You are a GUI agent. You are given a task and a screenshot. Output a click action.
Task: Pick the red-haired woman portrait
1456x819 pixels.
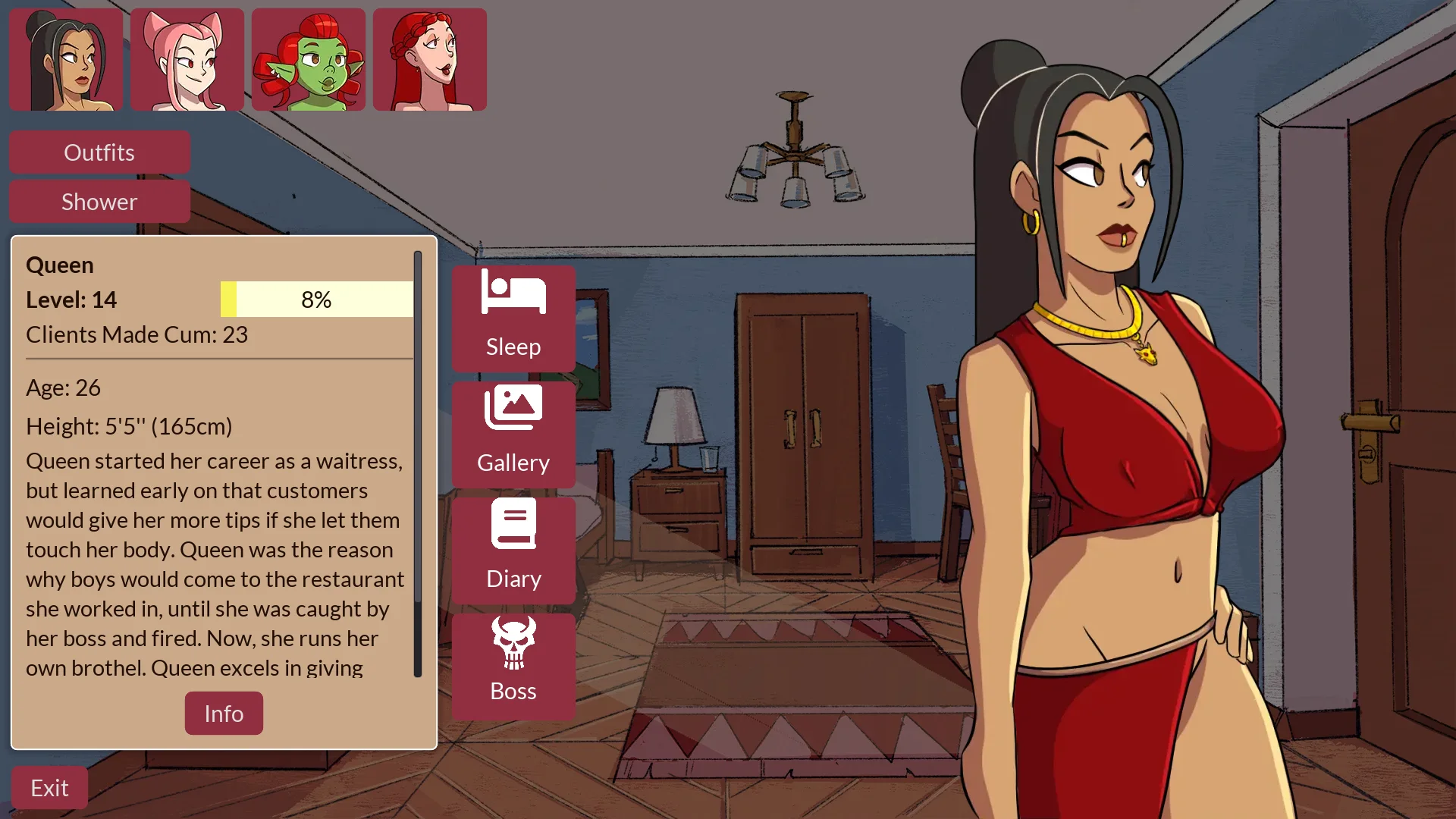[x=430, y=60]
